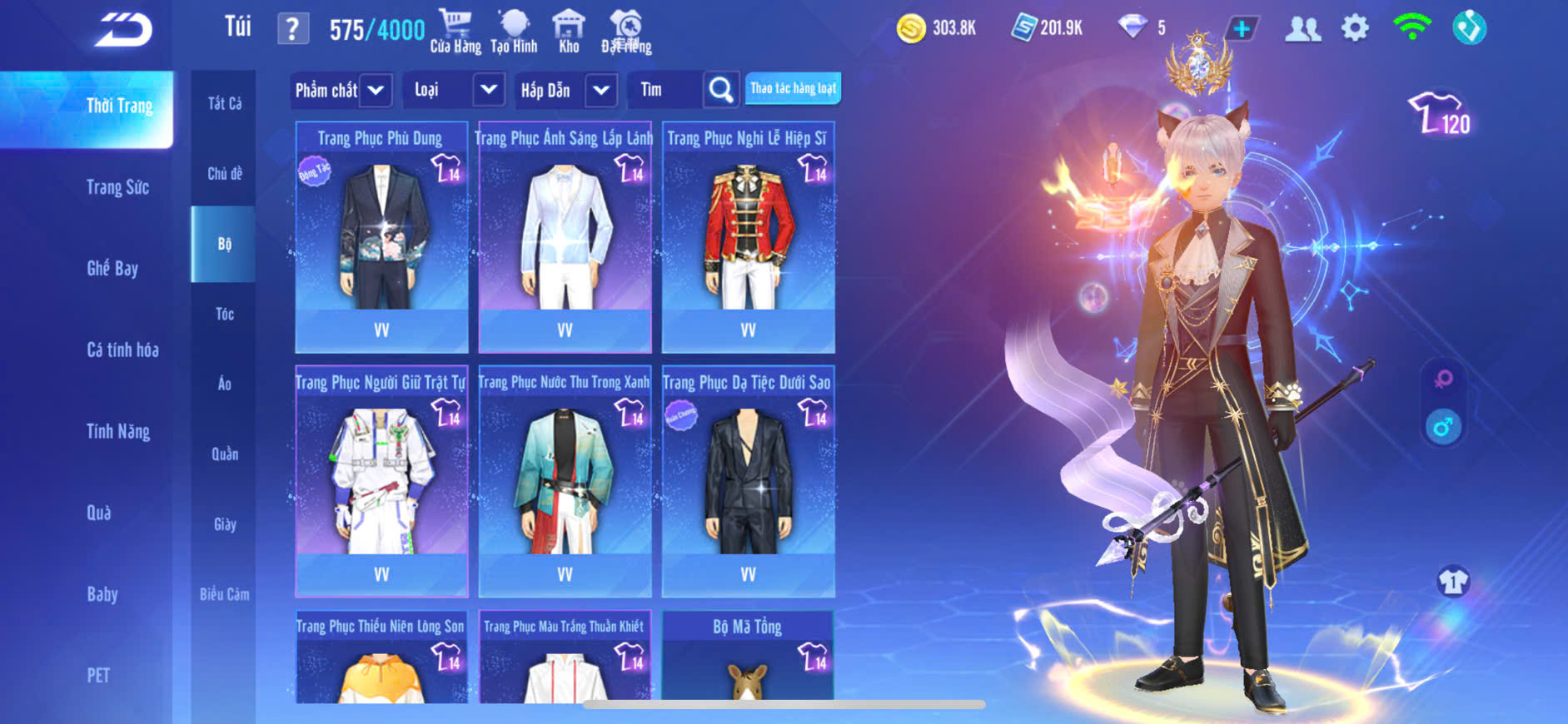Viewport: 1568px width, 724px height.
Task: Open the Tạo Hình styling menu
Action: 514,32
